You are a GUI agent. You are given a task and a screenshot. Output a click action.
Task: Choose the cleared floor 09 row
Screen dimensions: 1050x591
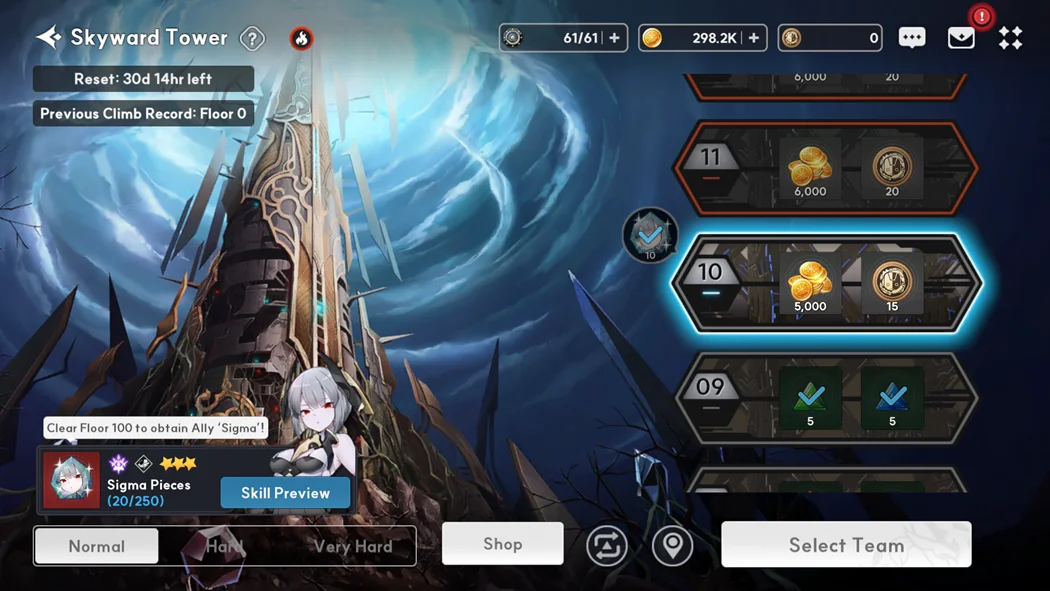[x=825, y=398]
